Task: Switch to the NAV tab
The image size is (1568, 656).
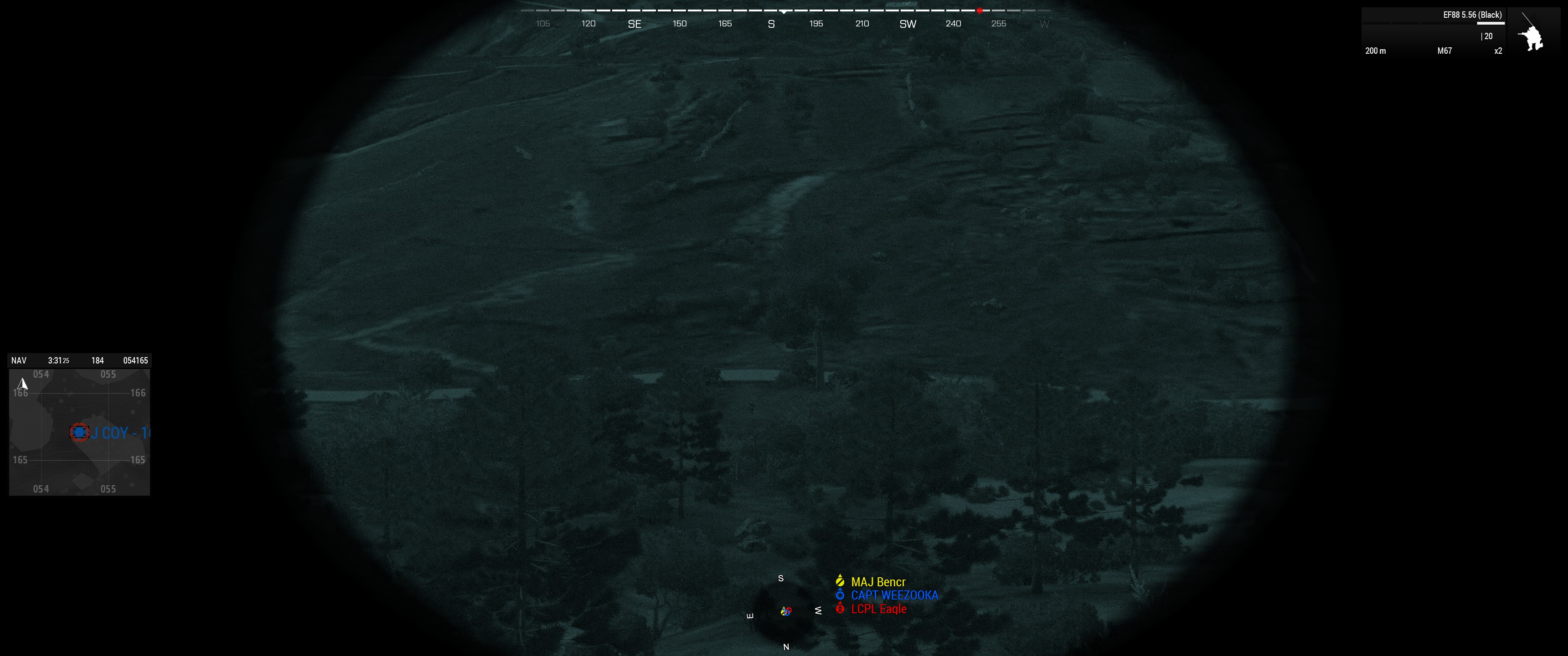Action: click(x=19, y=360)
